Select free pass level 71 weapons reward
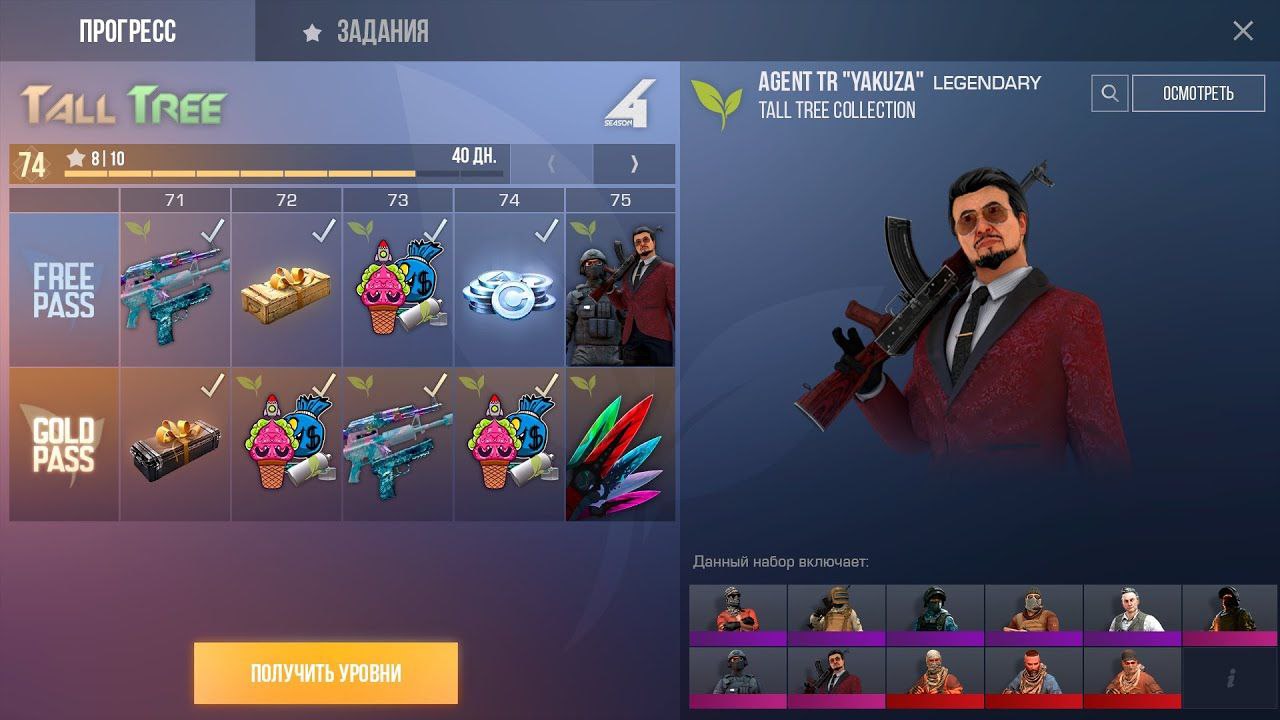 pyautogui.click(x=175, y=290)
